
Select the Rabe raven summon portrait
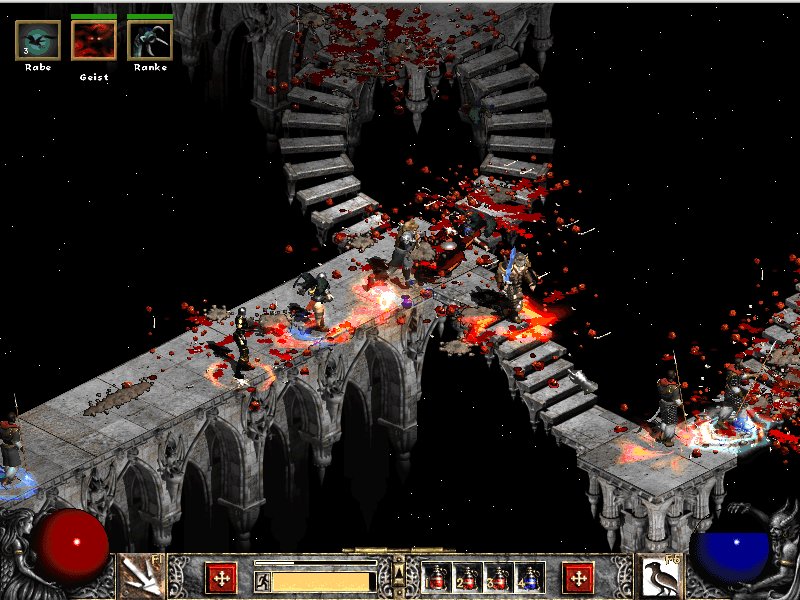coord(38,40)
